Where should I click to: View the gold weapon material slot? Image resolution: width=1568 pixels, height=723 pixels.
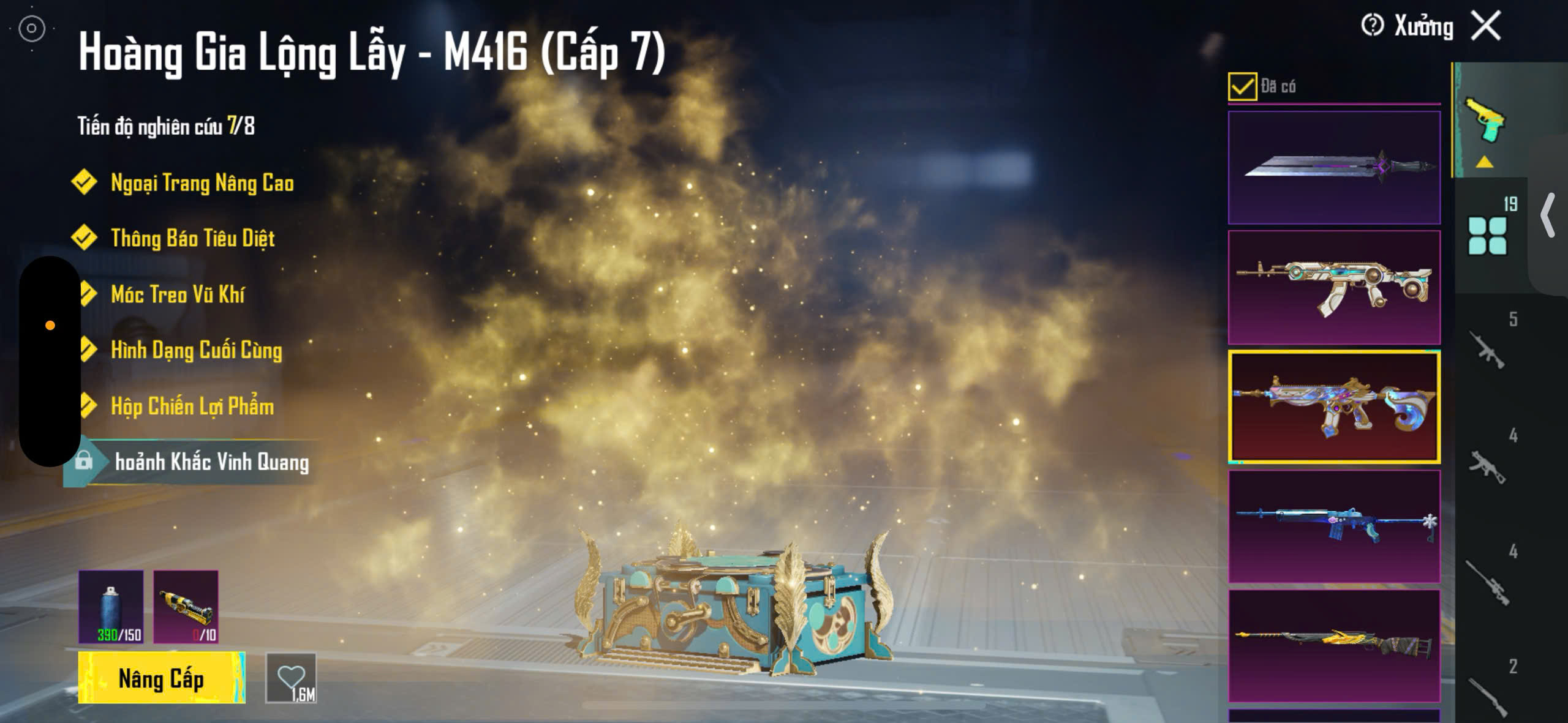(x=186, y=607)
